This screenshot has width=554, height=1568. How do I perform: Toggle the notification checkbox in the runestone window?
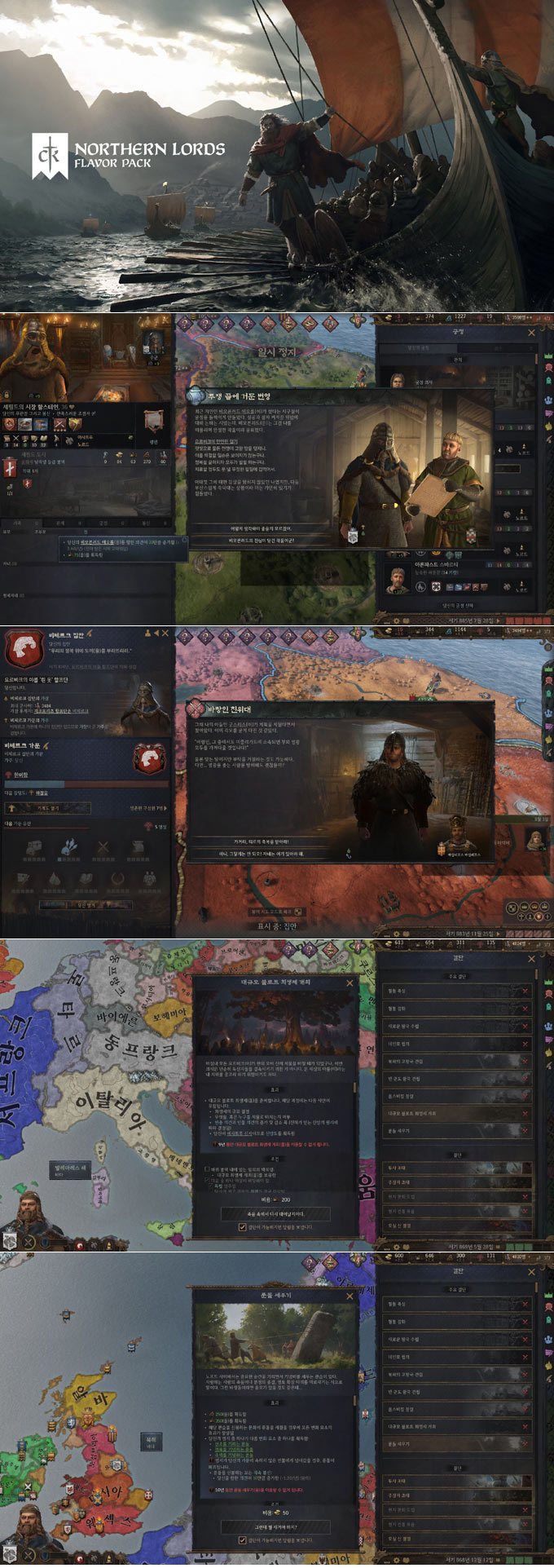point(242,1539)
